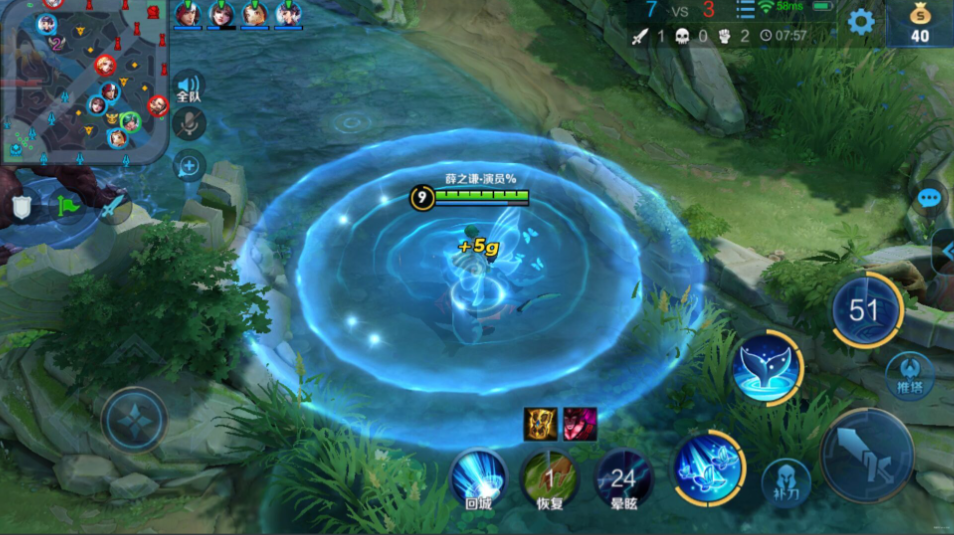The image size is (954, 535).
Task: Toggle the microphone button
Action: click(x=189, y=124)
